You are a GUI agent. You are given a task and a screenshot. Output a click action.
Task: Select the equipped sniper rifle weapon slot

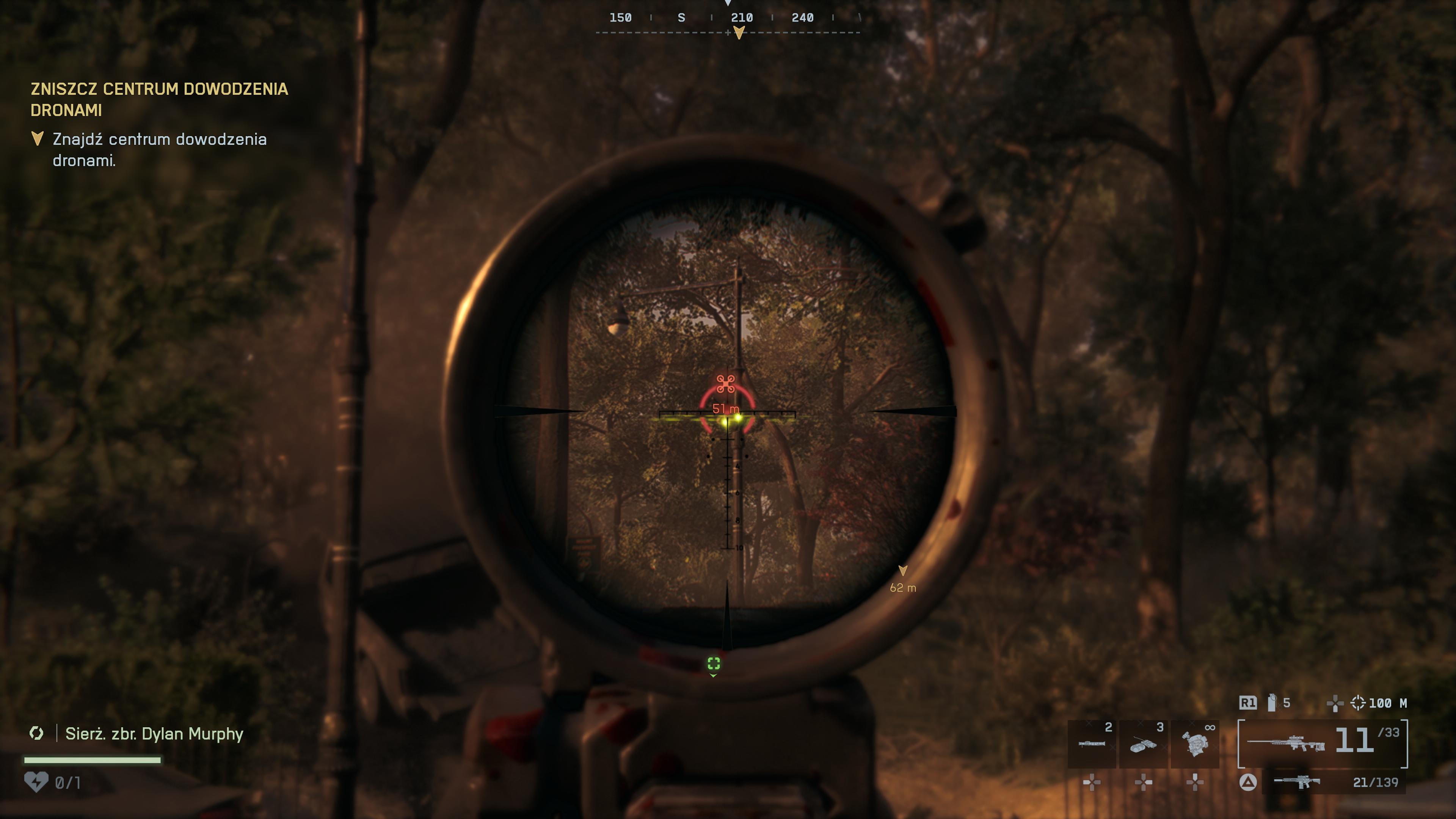pos(1322,743)
